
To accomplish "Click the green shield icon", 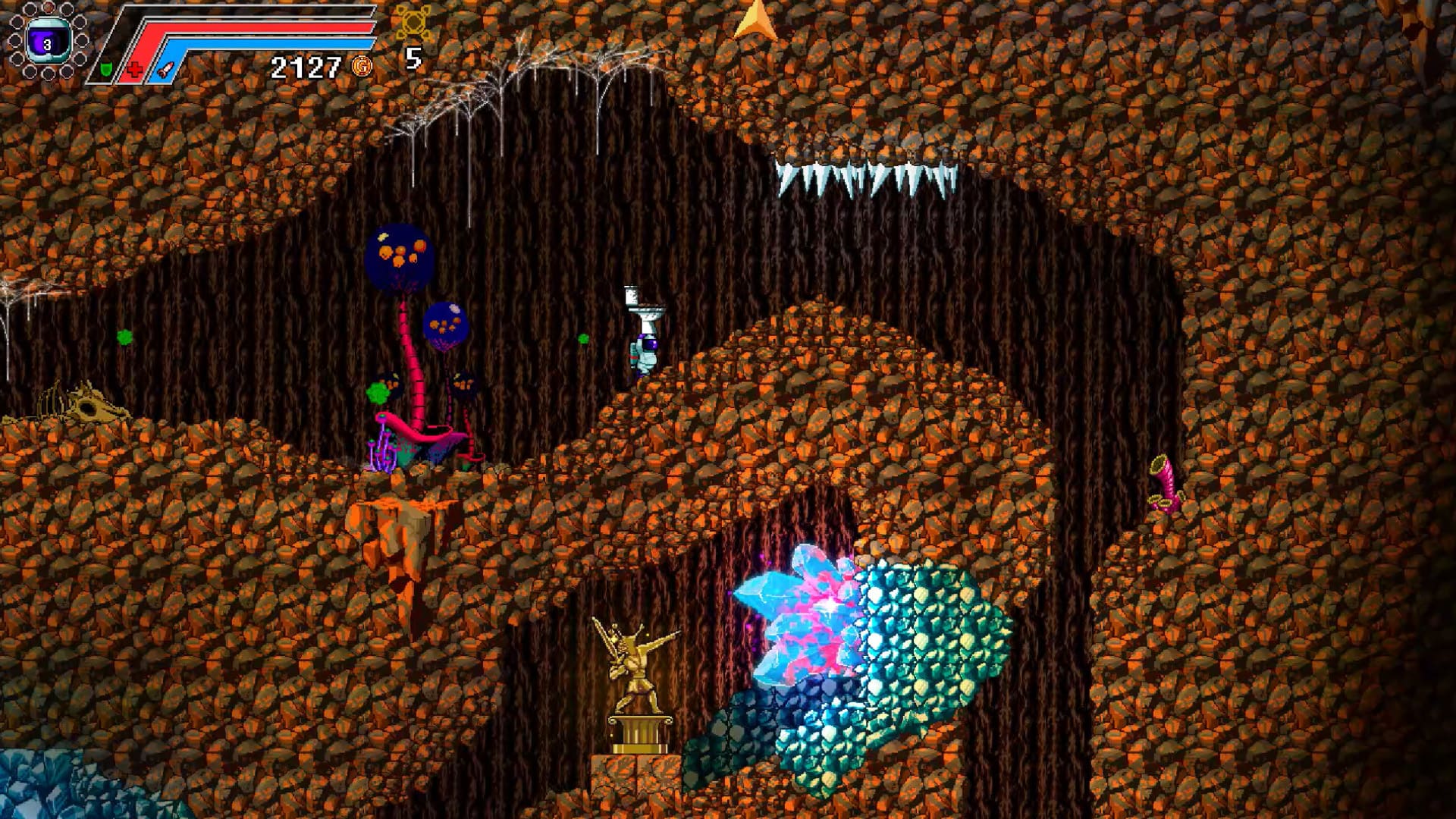I will click(107, 71).
